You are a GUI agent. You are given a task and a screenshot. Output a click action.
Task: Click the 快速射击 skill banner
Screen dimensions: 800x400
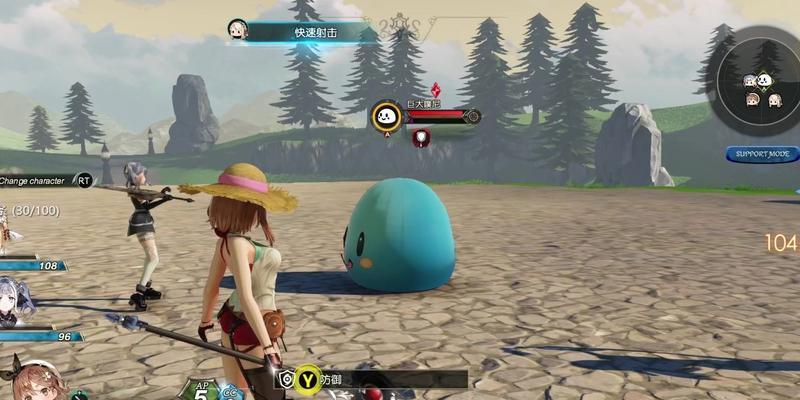pyautogui.click(x=312, y=32)
